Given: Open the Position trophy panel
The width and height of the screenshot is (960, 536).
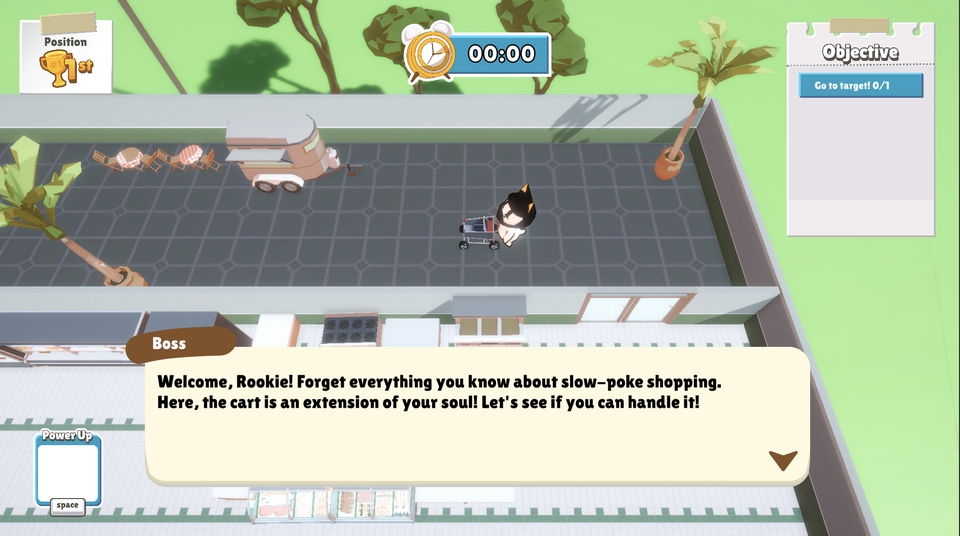Looking at the screenshot, I should point(65,58).
